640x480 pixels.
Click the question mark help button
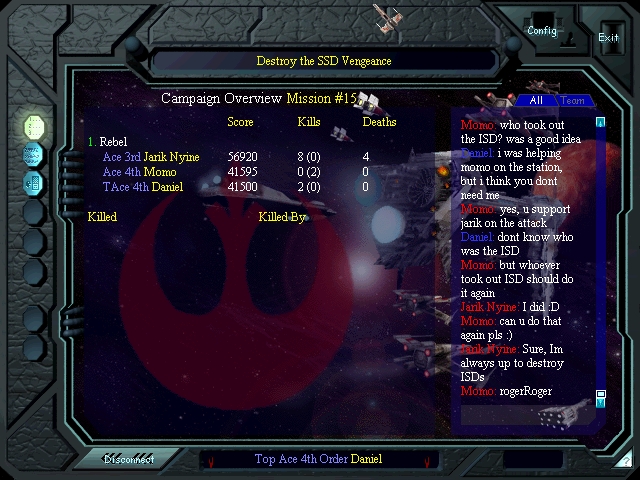tap(624, 461)
